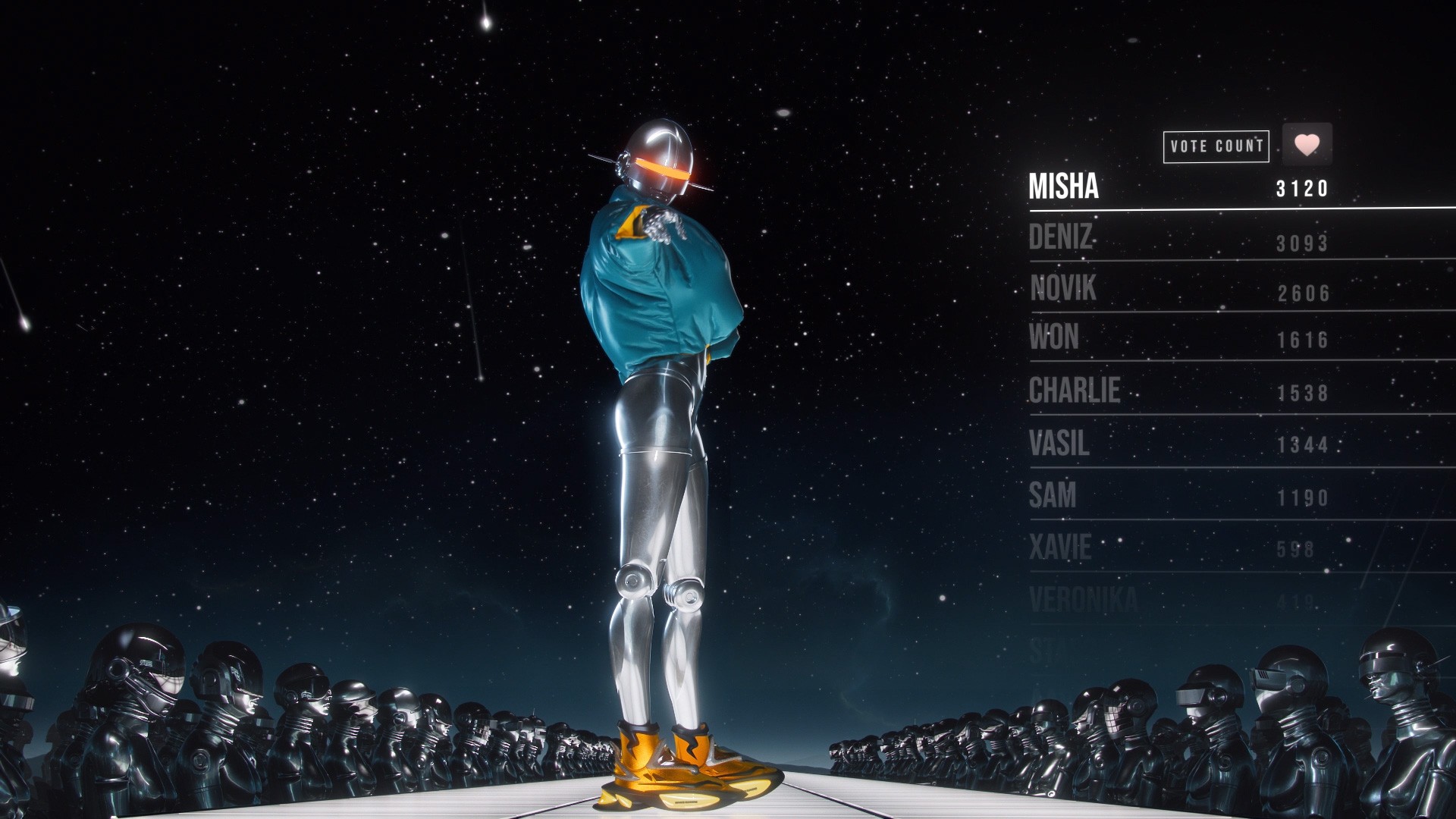Image resolution: width=1456 pixels, height=819 pixels.
Task: Click the heart icon to vote
Action: [1307, 144]
